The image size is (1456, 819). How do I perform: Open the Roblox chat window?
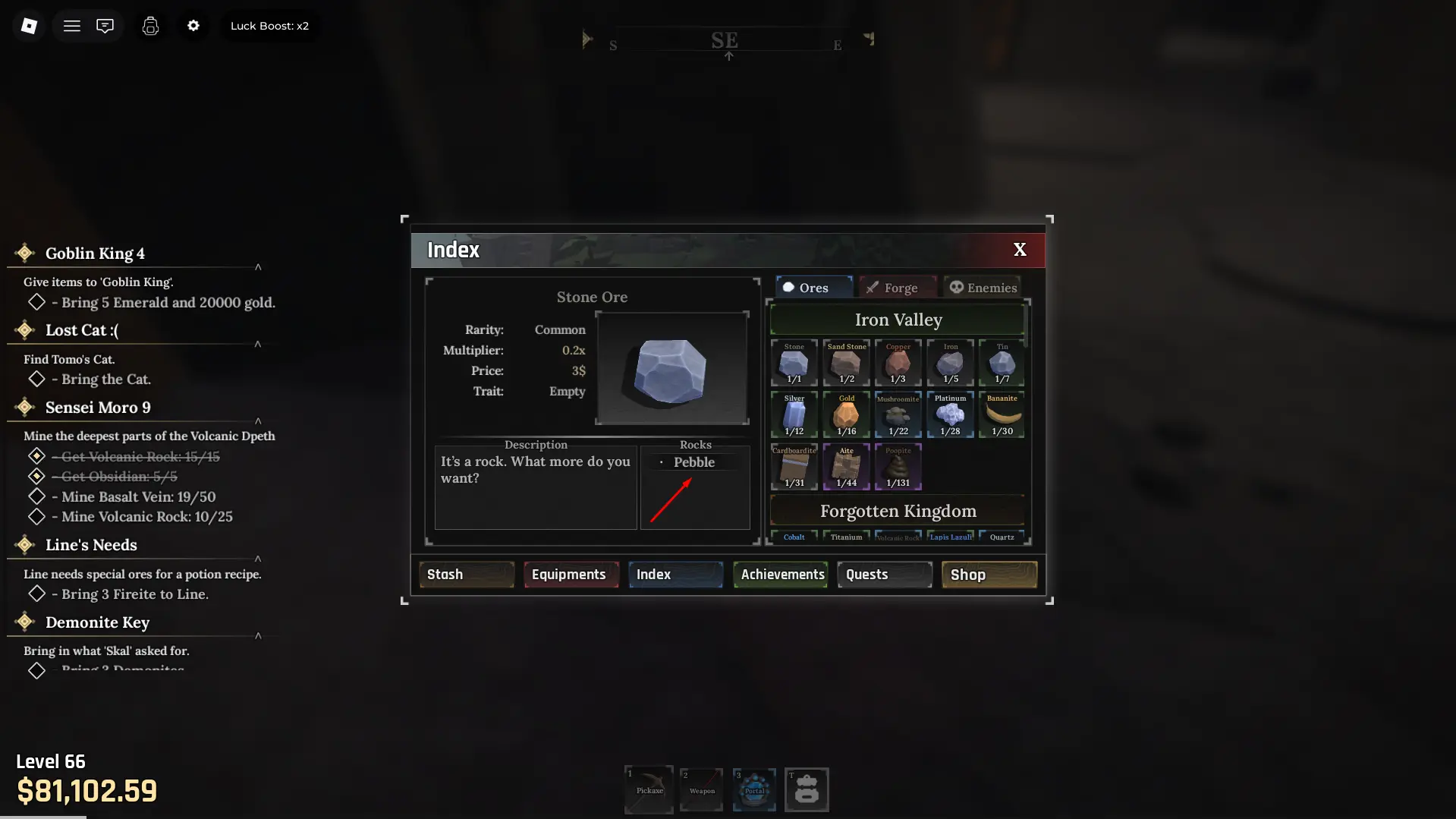[x=105, y=25]
